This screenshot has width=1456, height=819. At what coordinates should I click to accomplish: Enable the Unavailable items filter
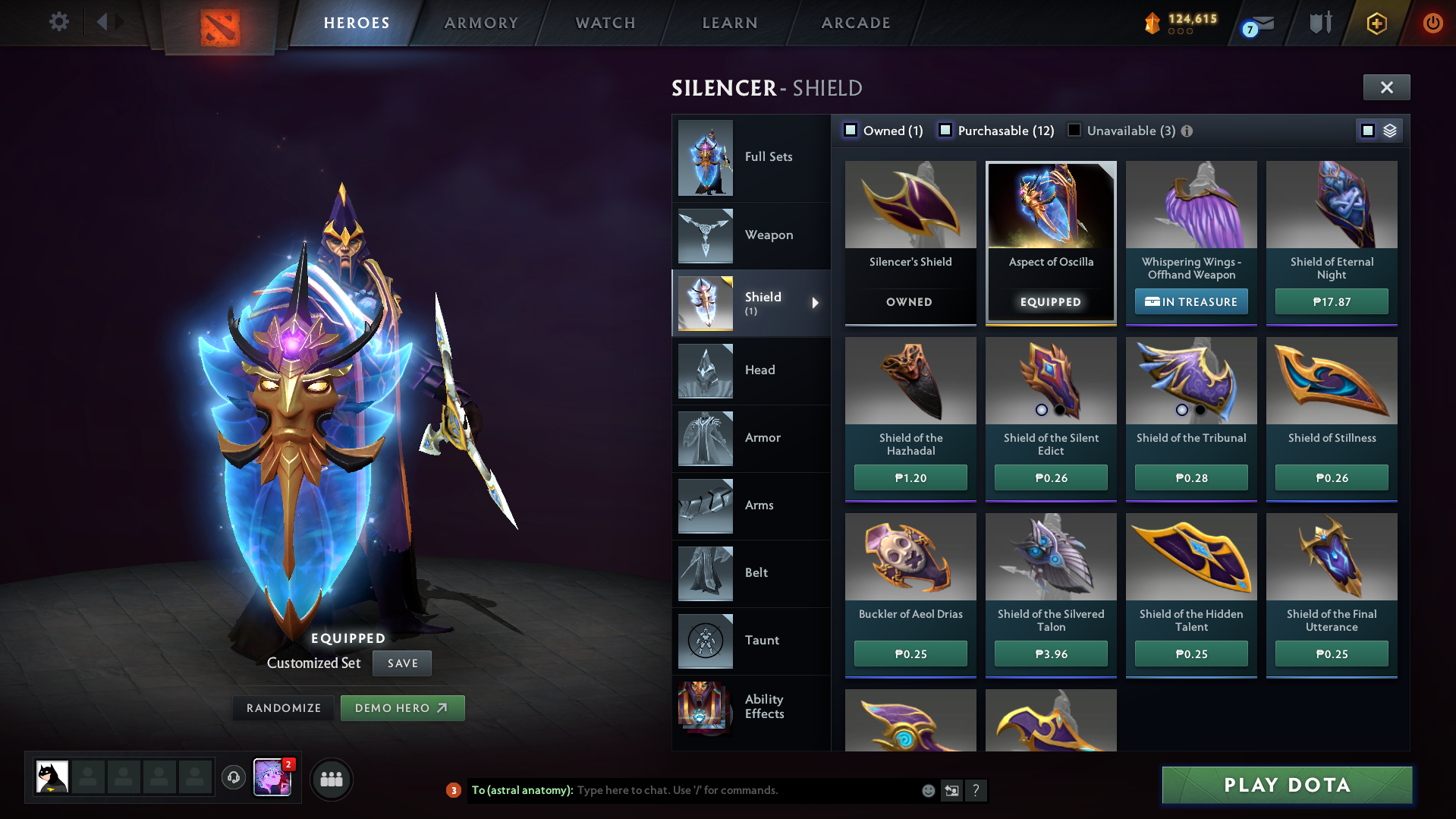coord(1074,131)
